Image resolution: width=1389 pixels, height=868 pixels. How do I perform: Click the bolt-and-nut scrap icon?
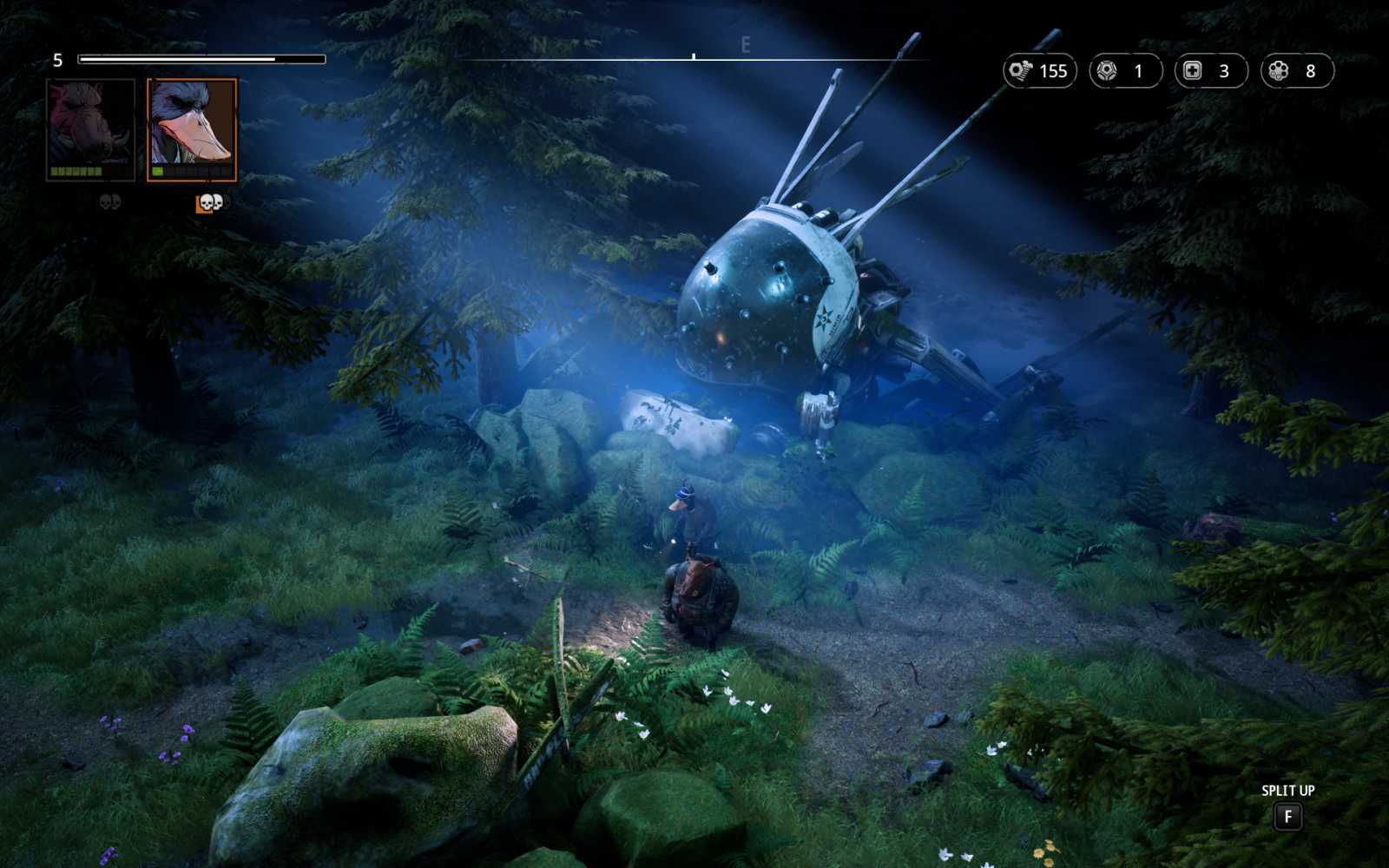pyautogui.click(x=1022, y=71)
